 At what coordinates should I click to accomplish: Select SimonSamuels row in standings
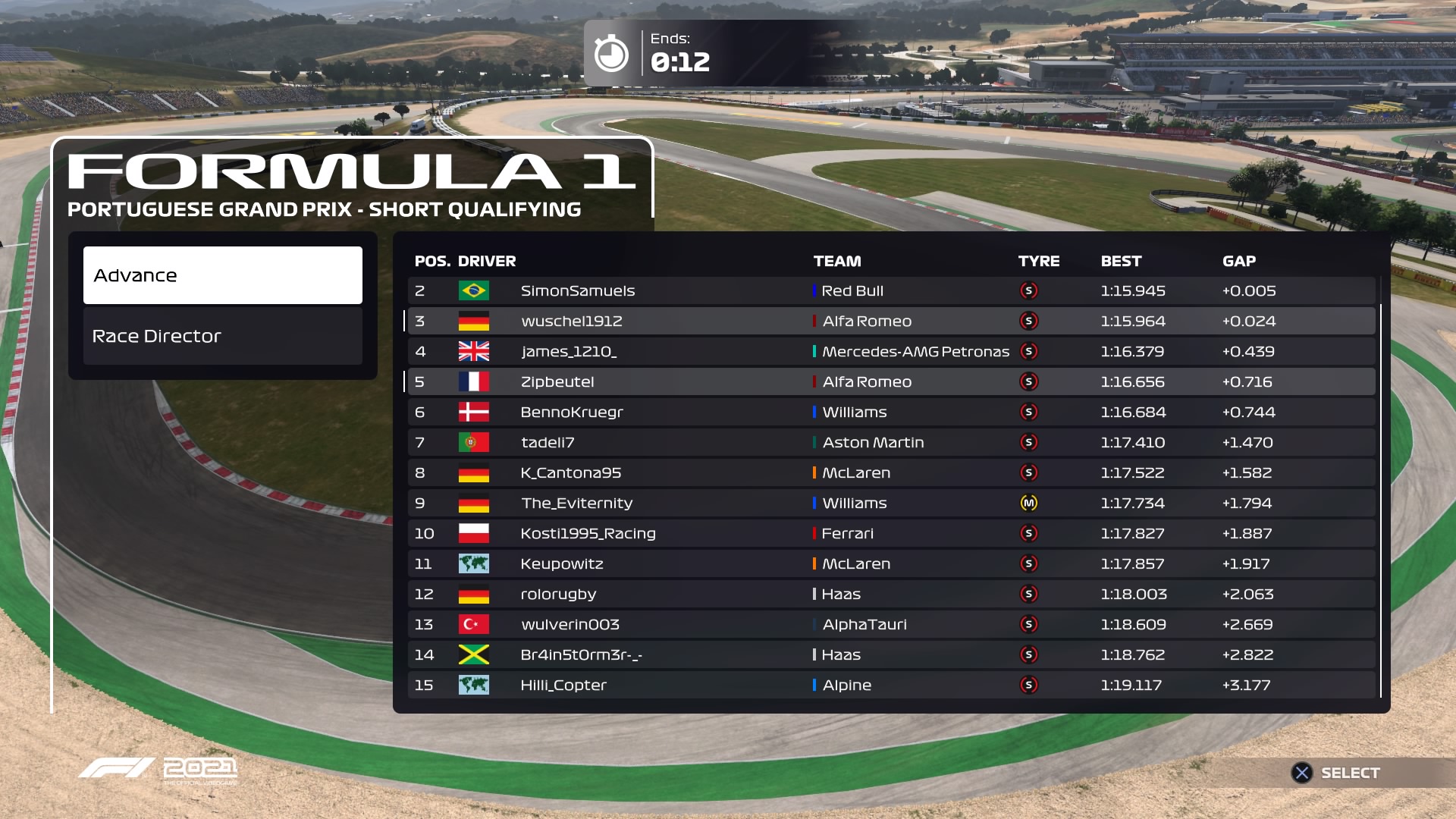(x=891, y=290)
